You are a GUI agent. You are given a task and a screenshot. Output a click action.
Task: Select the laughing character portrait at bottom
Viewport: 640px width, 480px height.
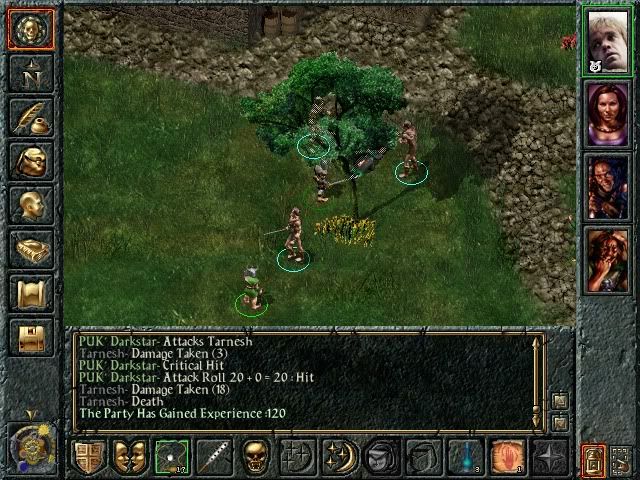(608, 258)
